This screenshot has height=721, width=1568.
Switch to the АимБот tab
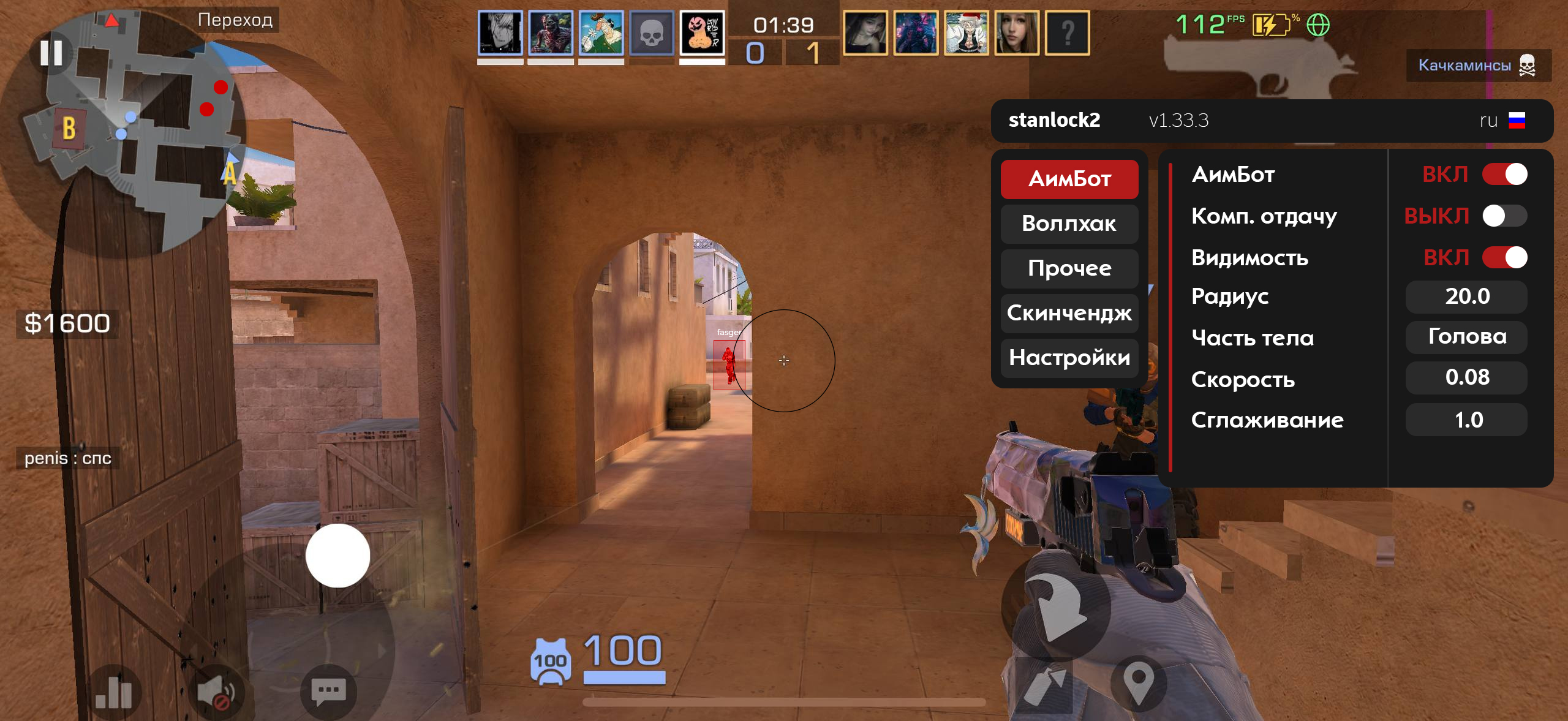tap(1069, 179)
